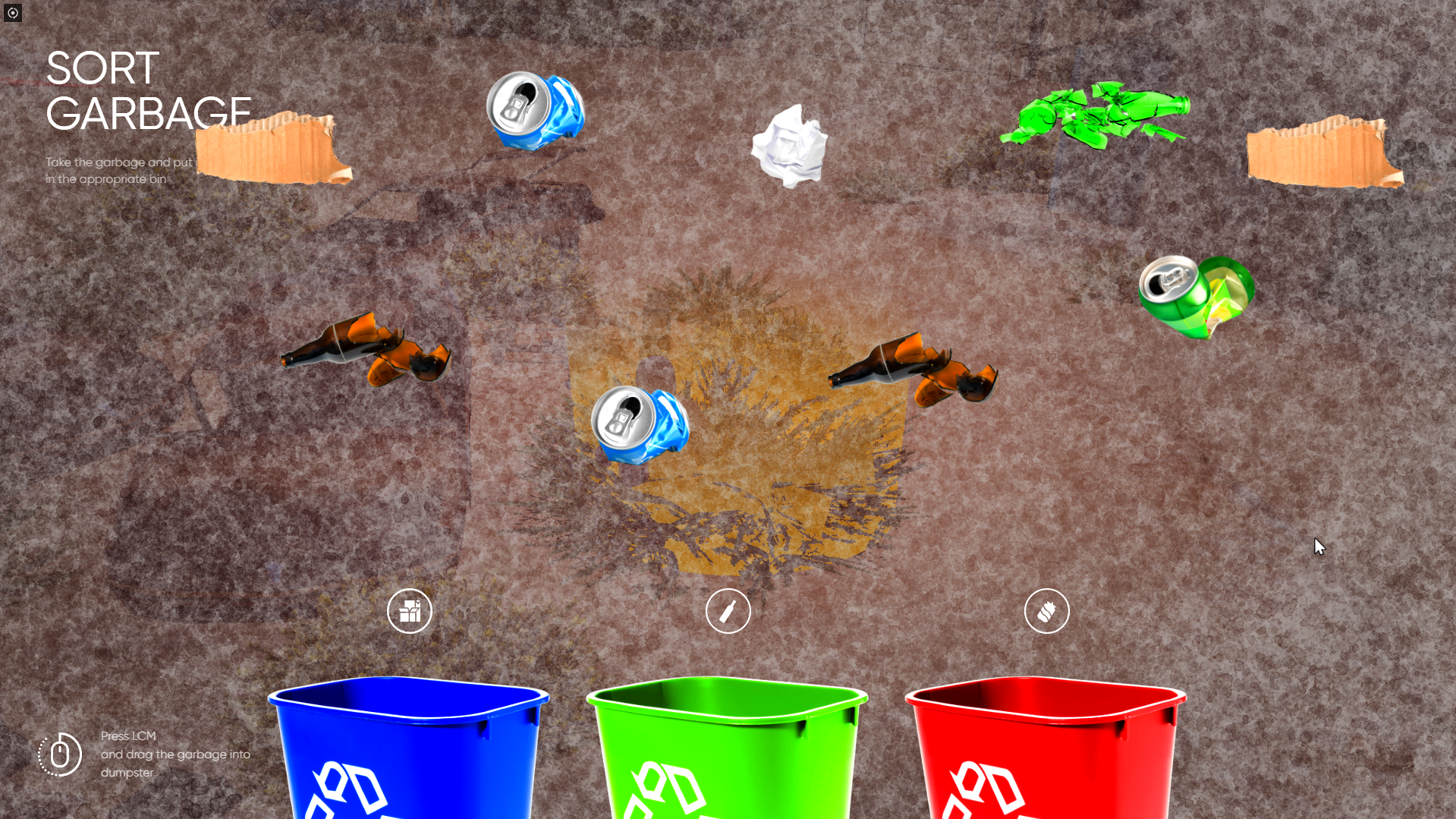Image resolution: width=1456 pixels, height=819 pixels.
Task: Select the blue can in the middle of screen
Action: point(641,427)
